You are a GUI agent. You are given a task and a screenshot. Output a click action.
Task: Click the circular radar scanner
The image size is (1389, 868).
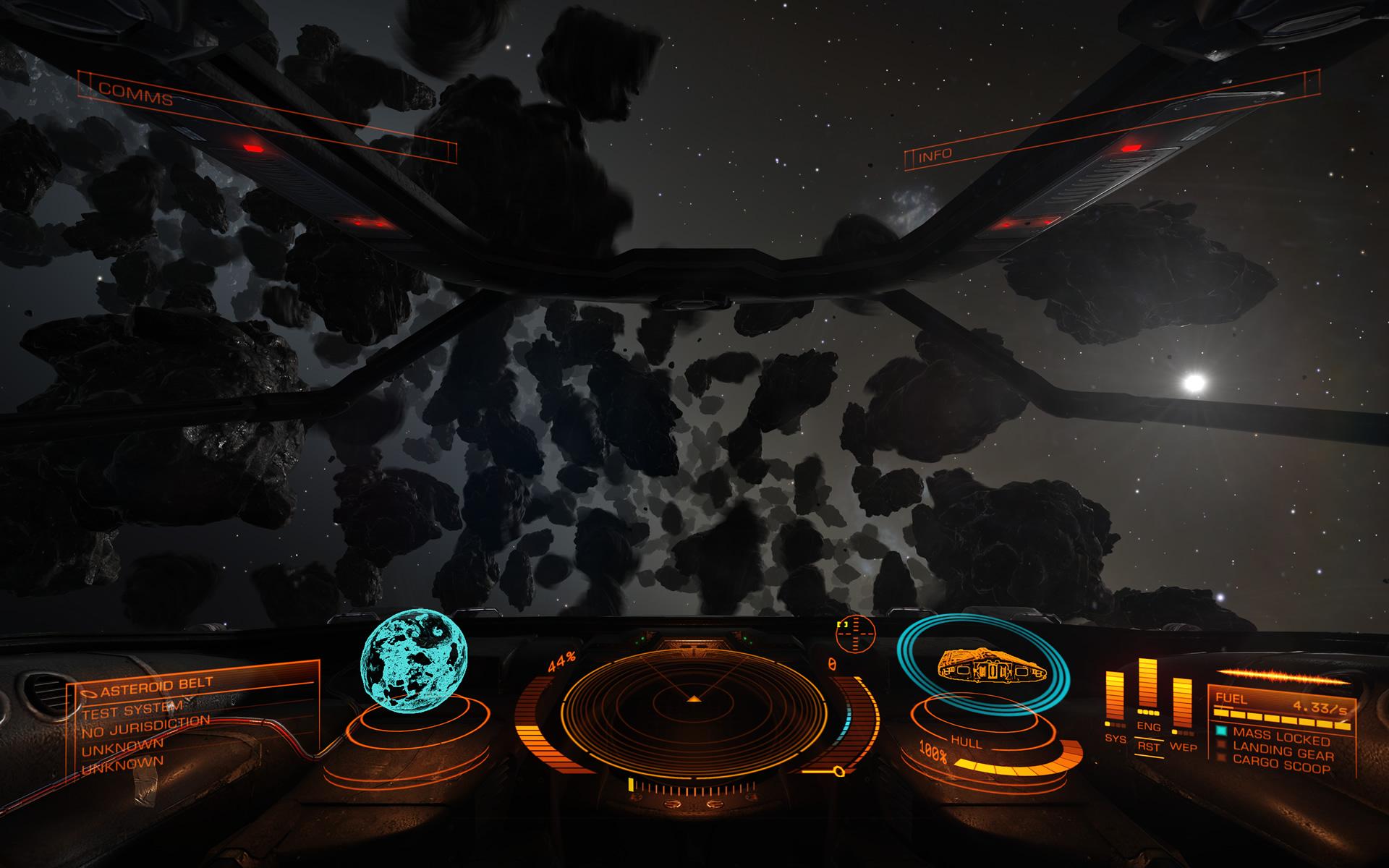694,700
